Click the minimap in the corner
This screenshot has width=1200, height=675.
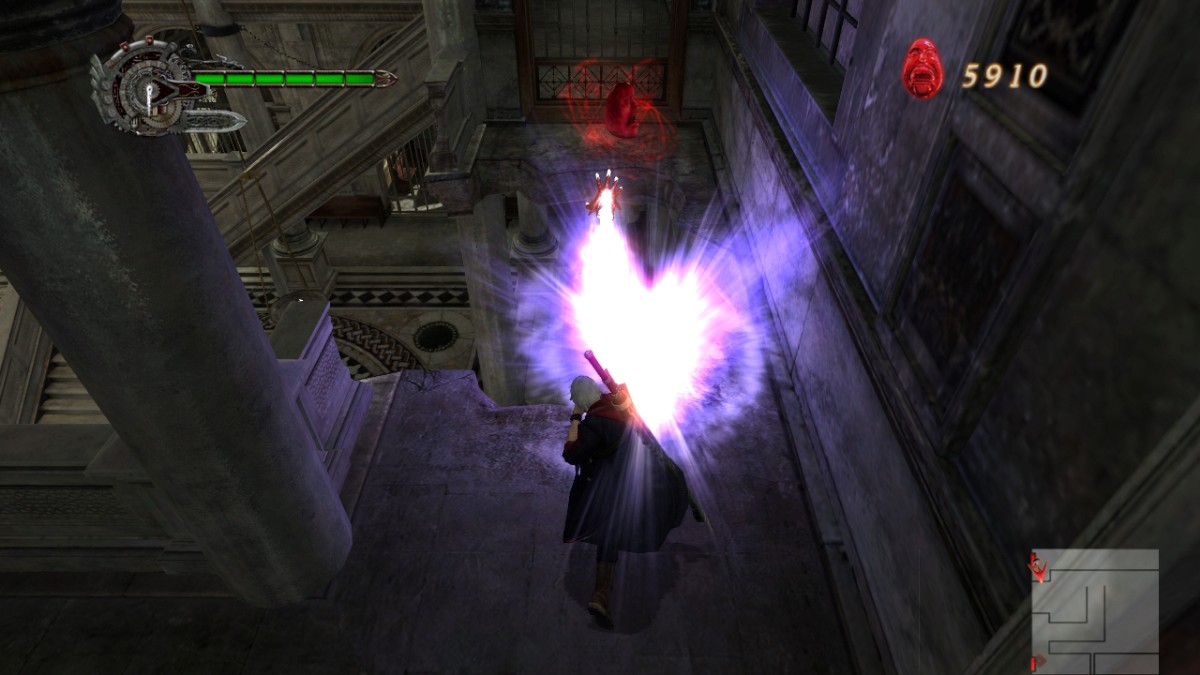tap(1094, 610)
